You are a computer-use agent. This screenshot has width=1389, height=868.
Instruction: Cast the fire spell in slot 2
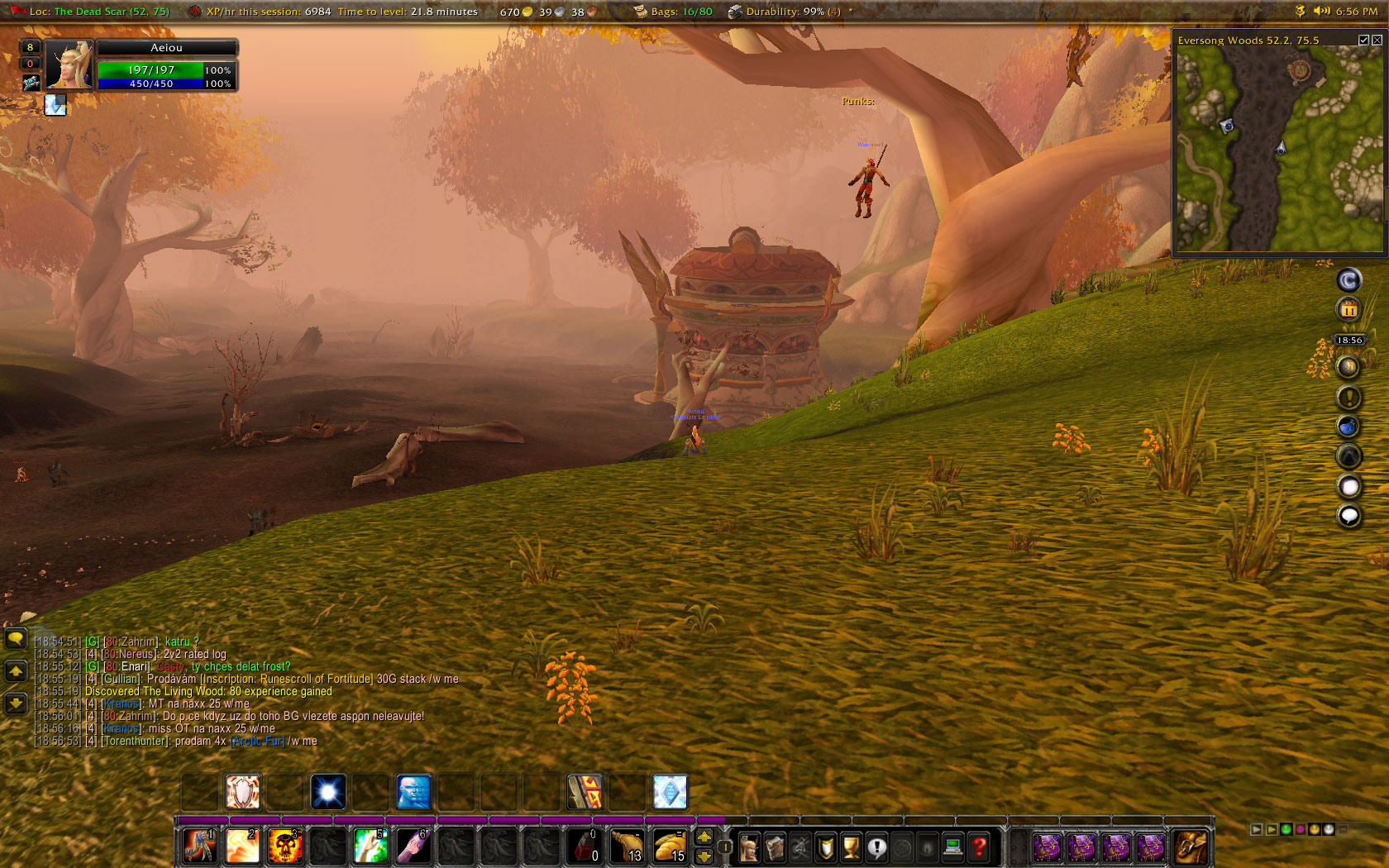(x=242, y=846)
